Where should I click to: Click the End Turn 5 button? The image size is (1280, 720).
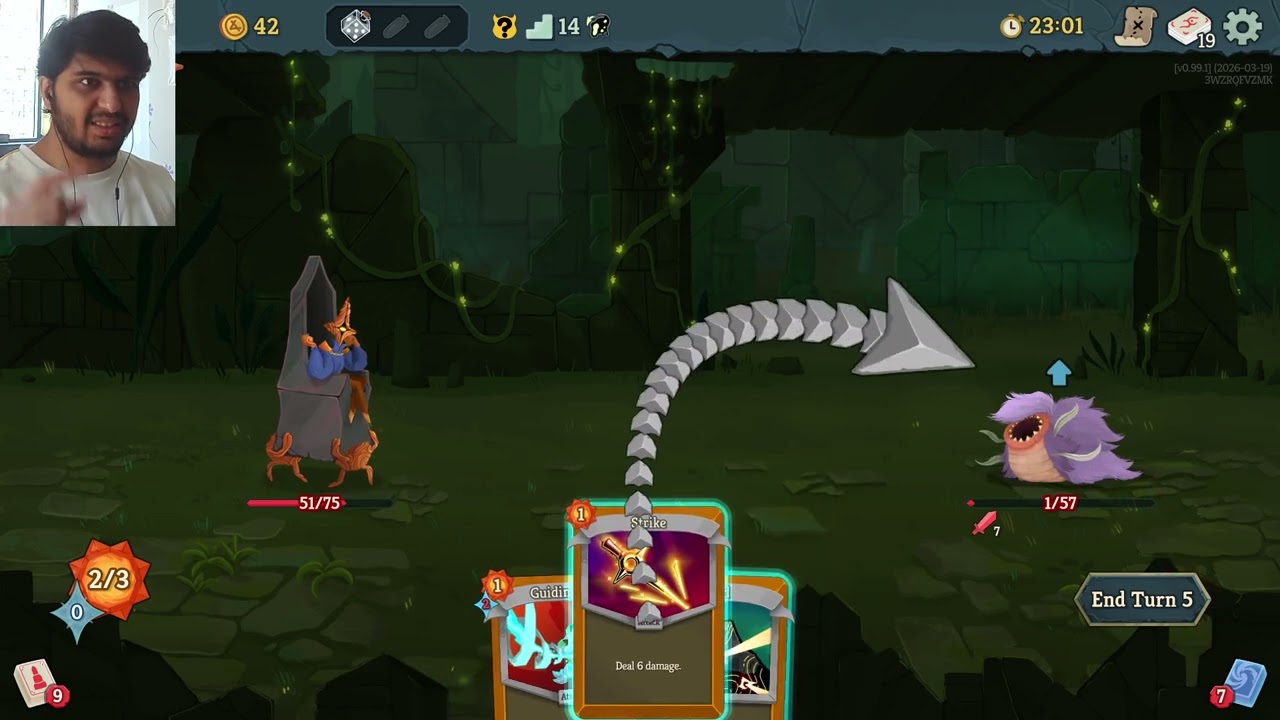point(1141,600)
